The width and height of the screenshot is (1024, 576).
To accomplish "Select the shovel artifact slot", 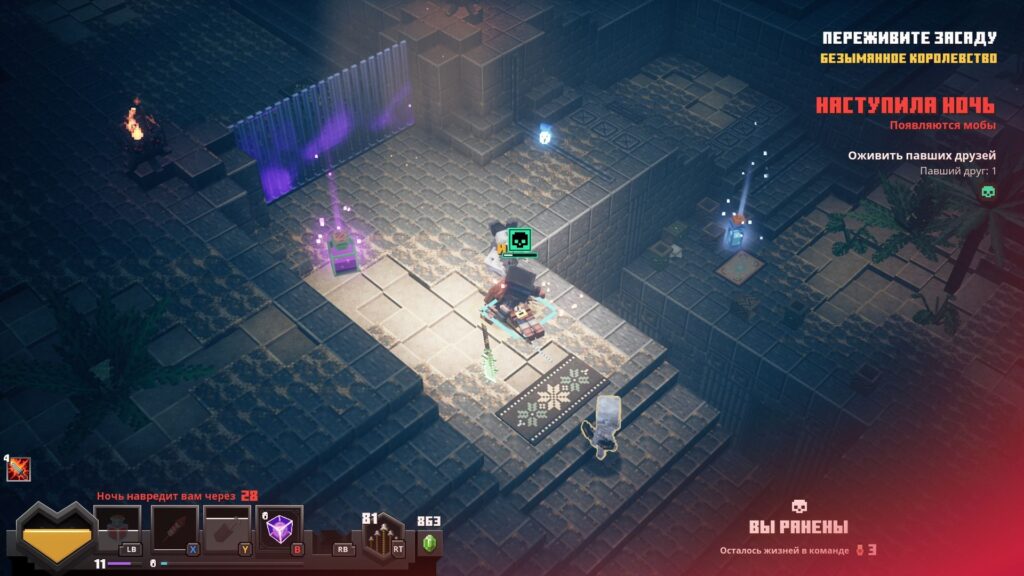I will click(x=227, y=527).
